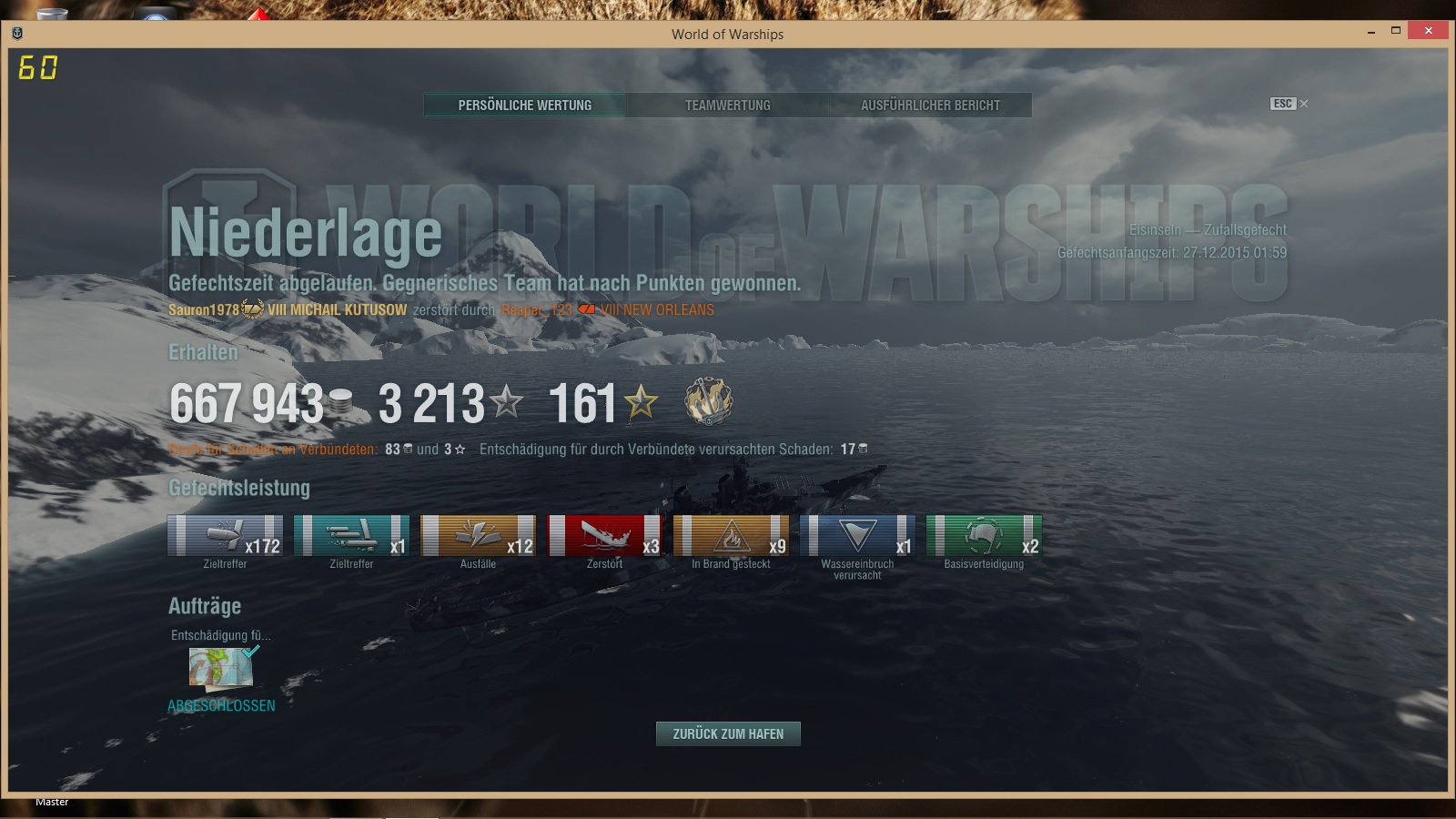Click the Ausfälle x12 ribbon

[x=478, y=535]
